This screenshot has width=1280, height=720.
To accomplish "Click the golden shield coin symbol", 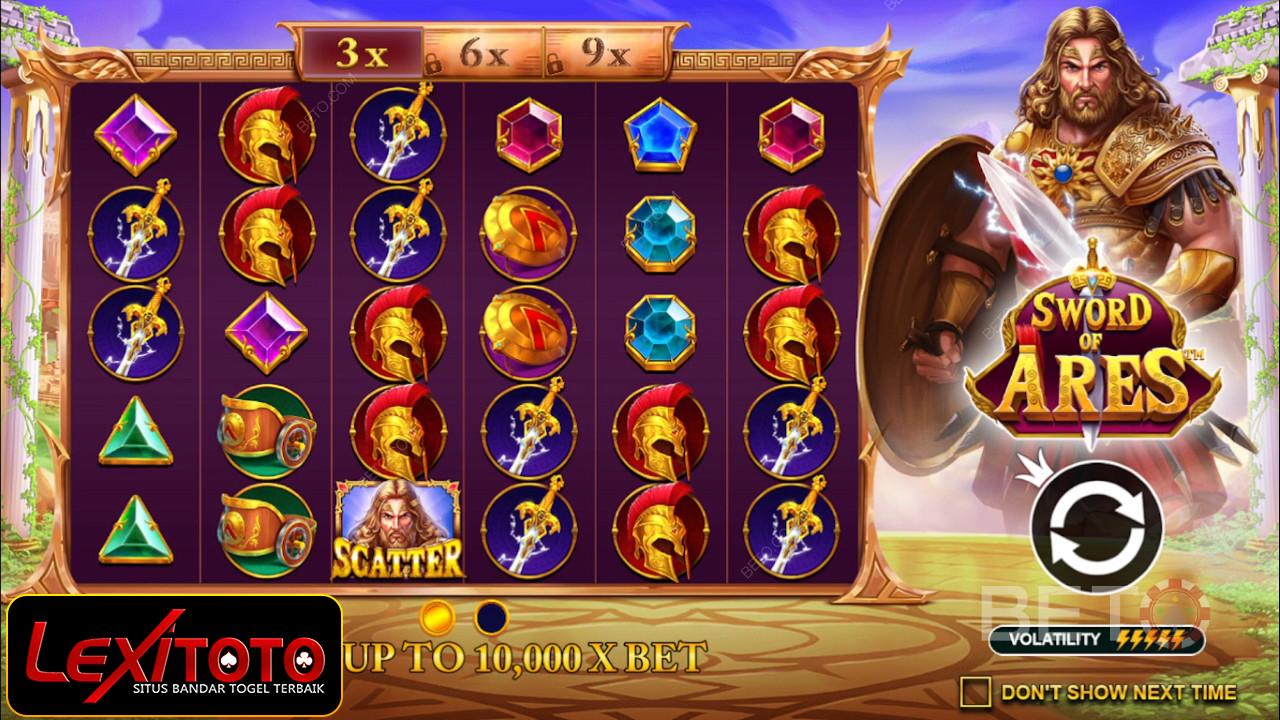I will coord(528,230).
